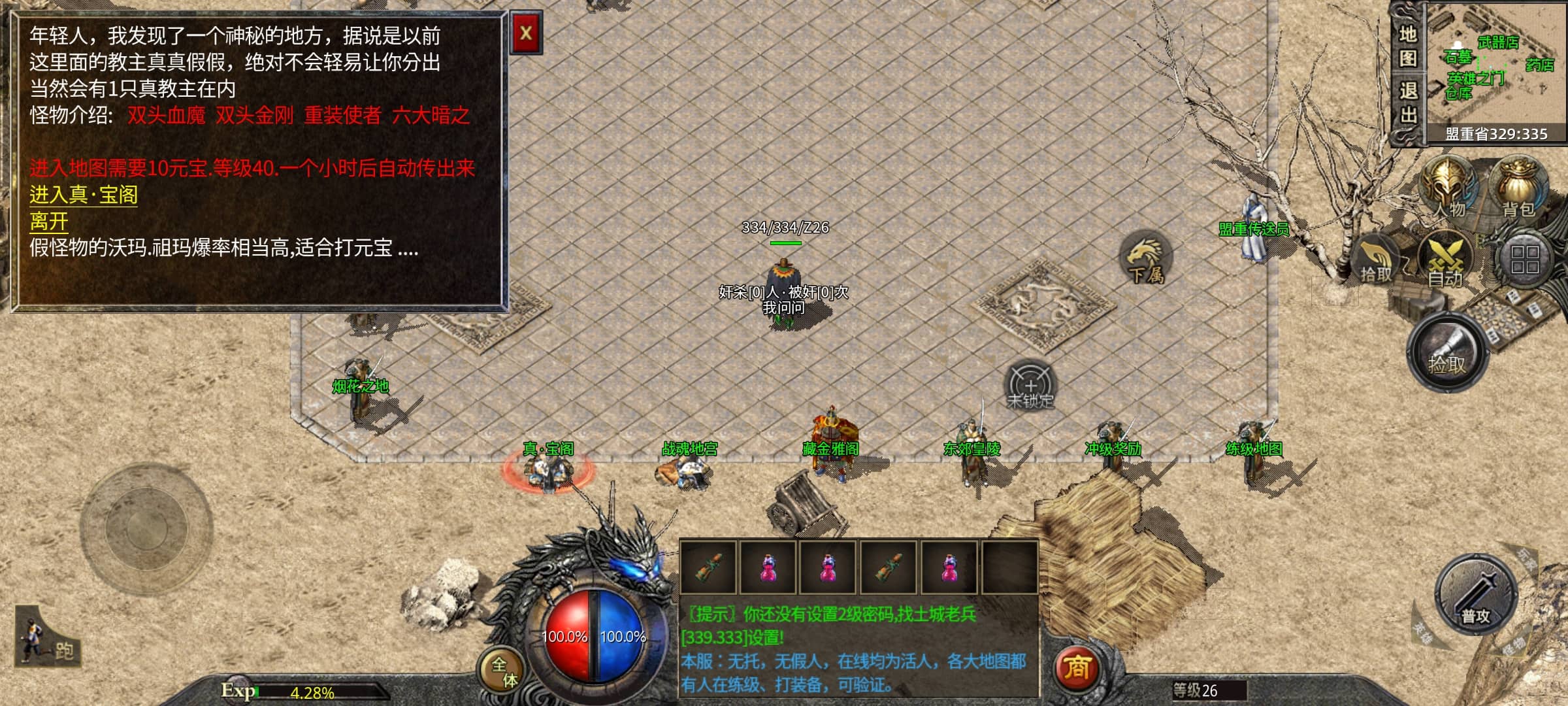Touch the virtual movement joystick
The width and height of the screenshot is (1568, 706).
pos(146,528)
